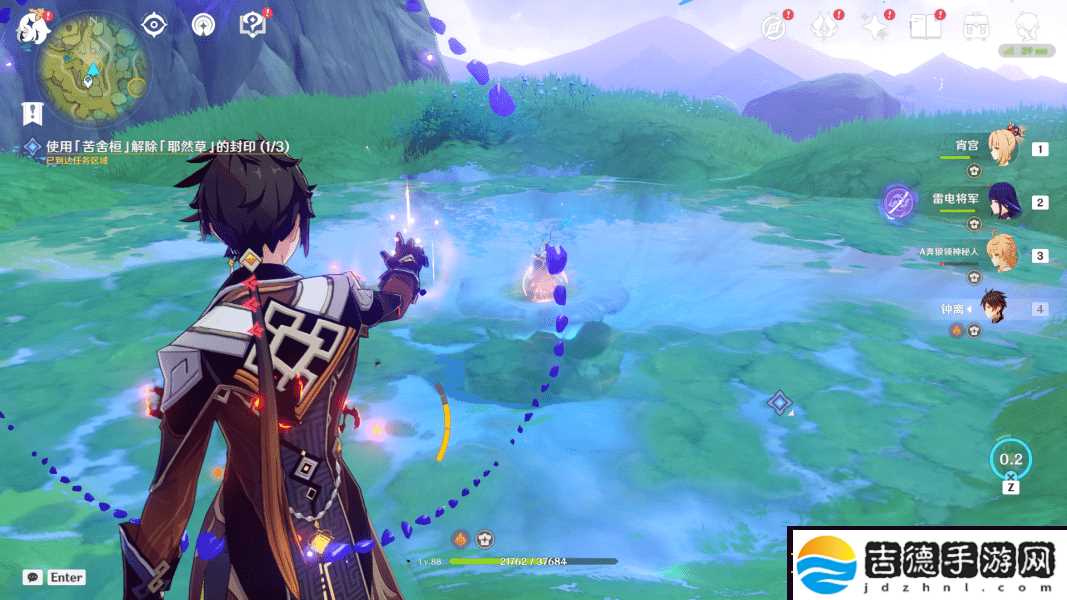Open the events icon left of the wish star
Viewport: 1067px width, 600px height.
tap(824, 27)
